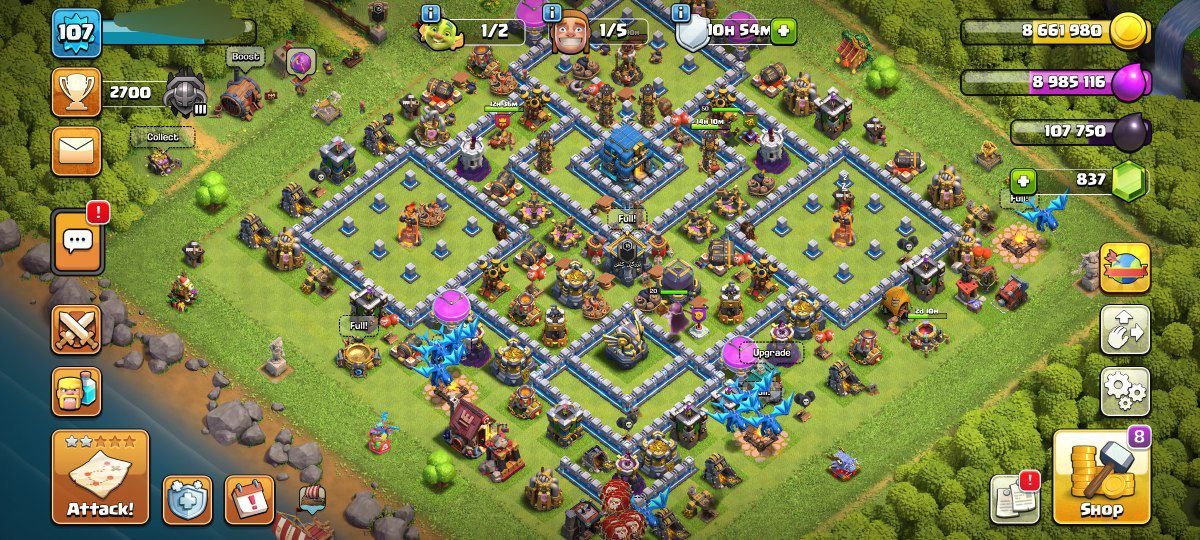Open the crossed swords army overview
The image size is (1200, 540).
[x=76, y=328]
